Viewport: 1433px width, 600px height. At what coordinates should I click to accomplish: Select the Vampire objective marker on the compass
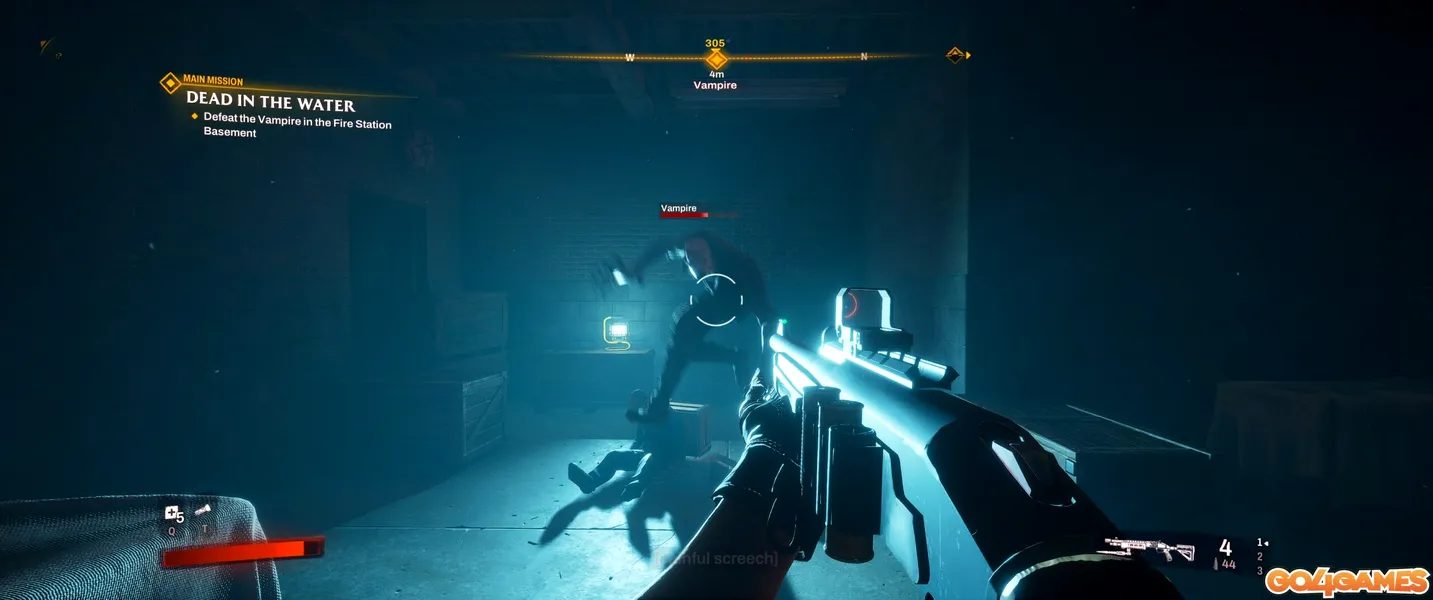[x=715, y=59]
